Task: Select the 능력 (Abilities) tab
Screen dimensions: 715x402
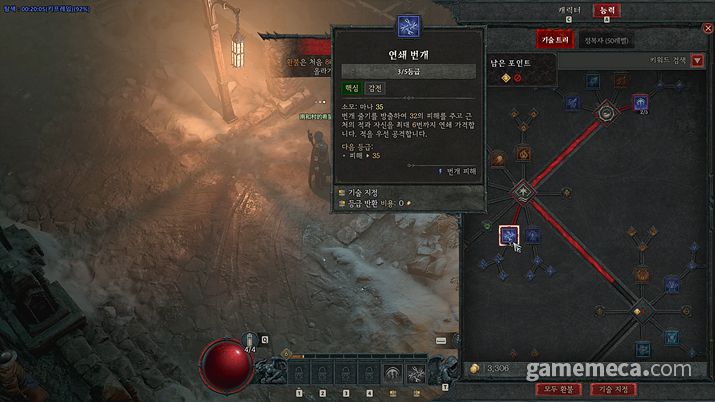Action: (605, 9)
